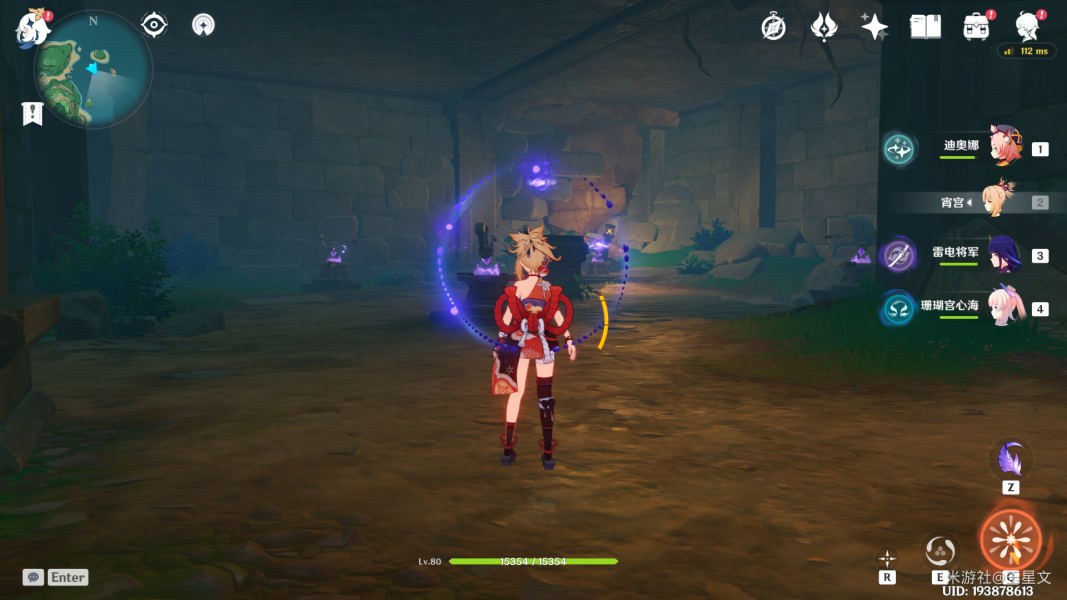Click the small crosshair aim icon

[887, 558]
